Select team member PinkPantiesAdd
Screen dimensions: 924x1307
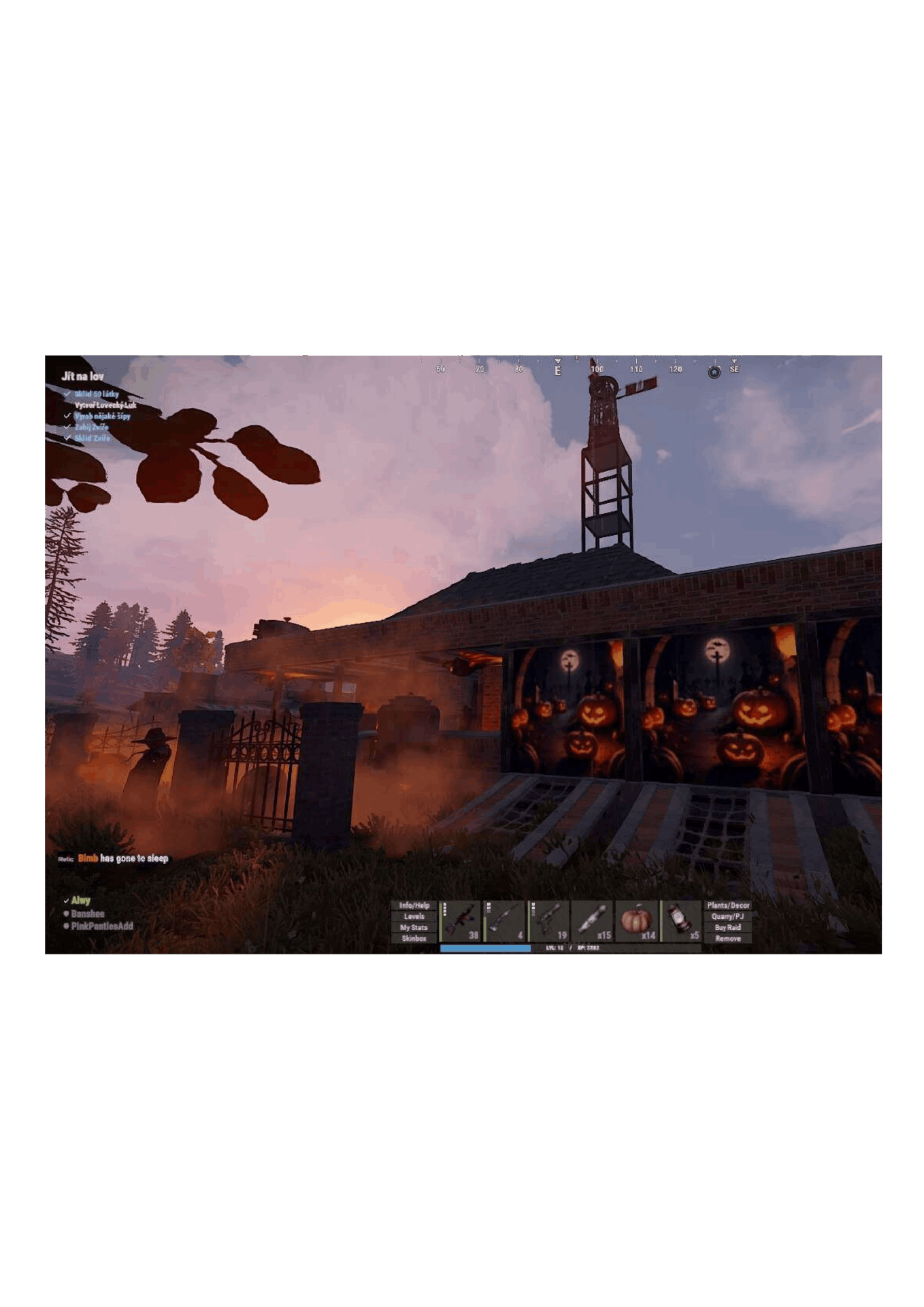click(x=102, y=926)
